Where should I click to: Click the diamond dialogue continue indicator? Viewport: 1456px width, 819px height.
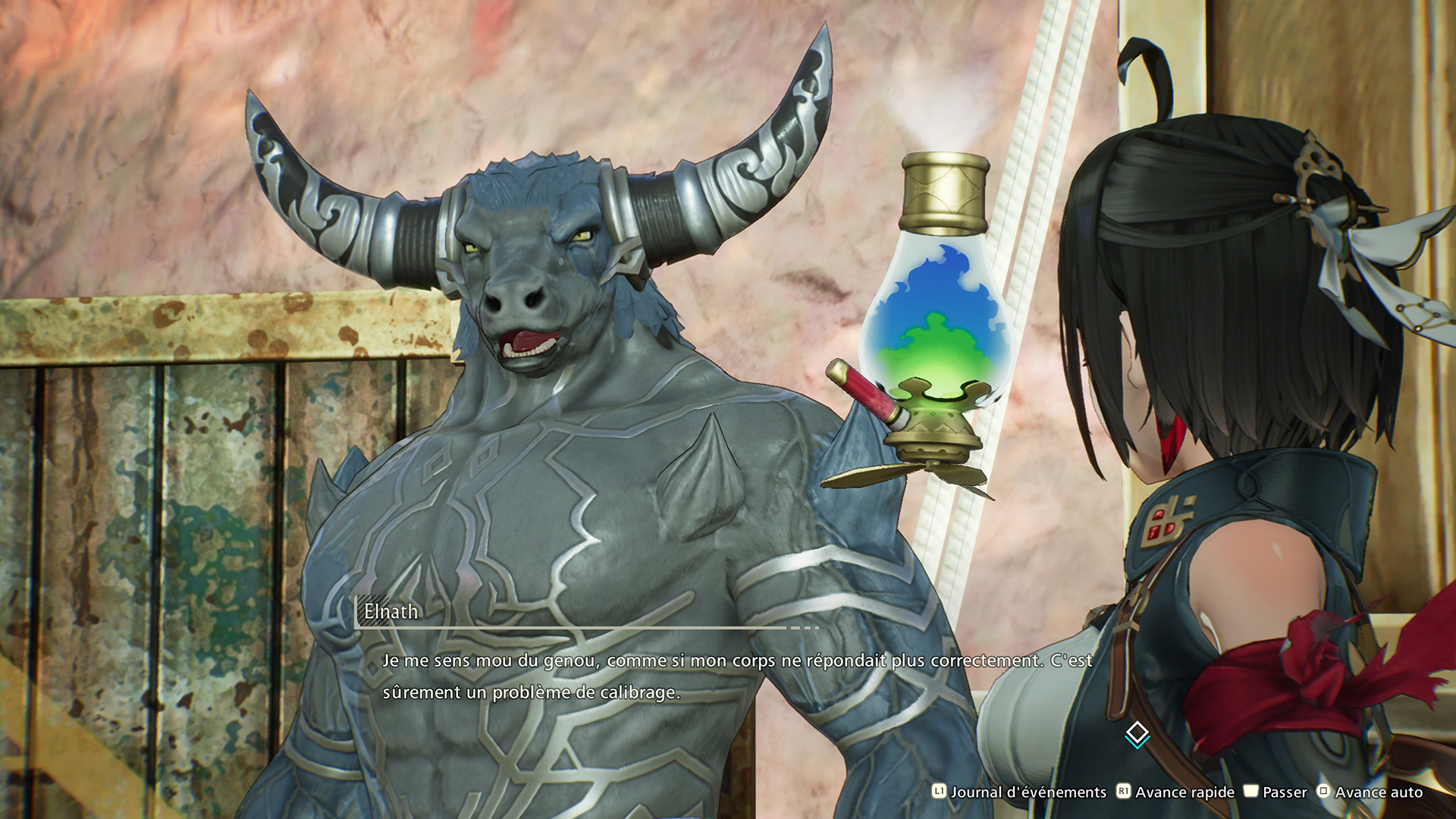click(x=1137, y=734)
